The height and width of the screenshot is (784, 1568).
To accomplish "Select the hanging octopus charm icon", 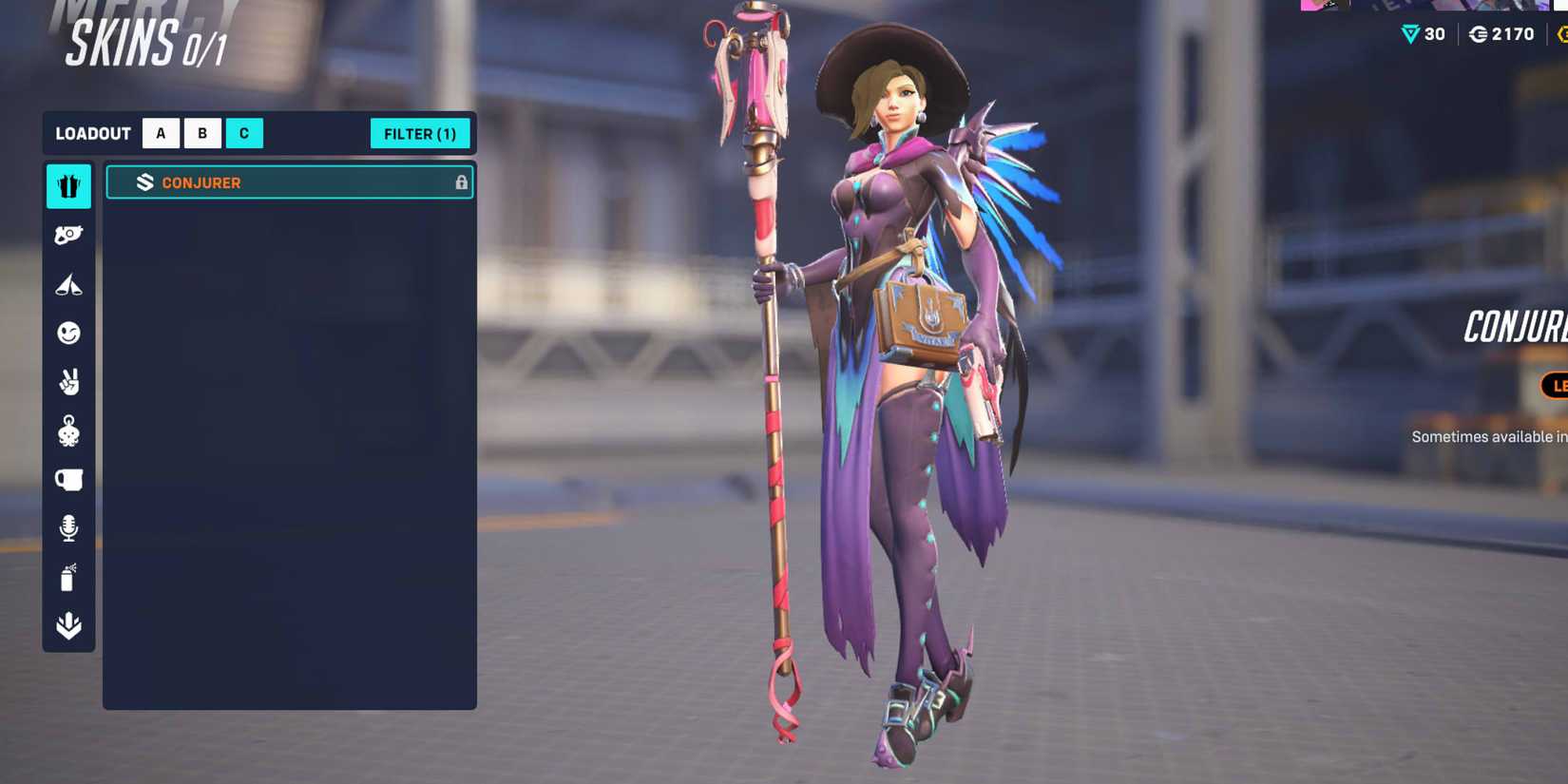I will [67, 430].
